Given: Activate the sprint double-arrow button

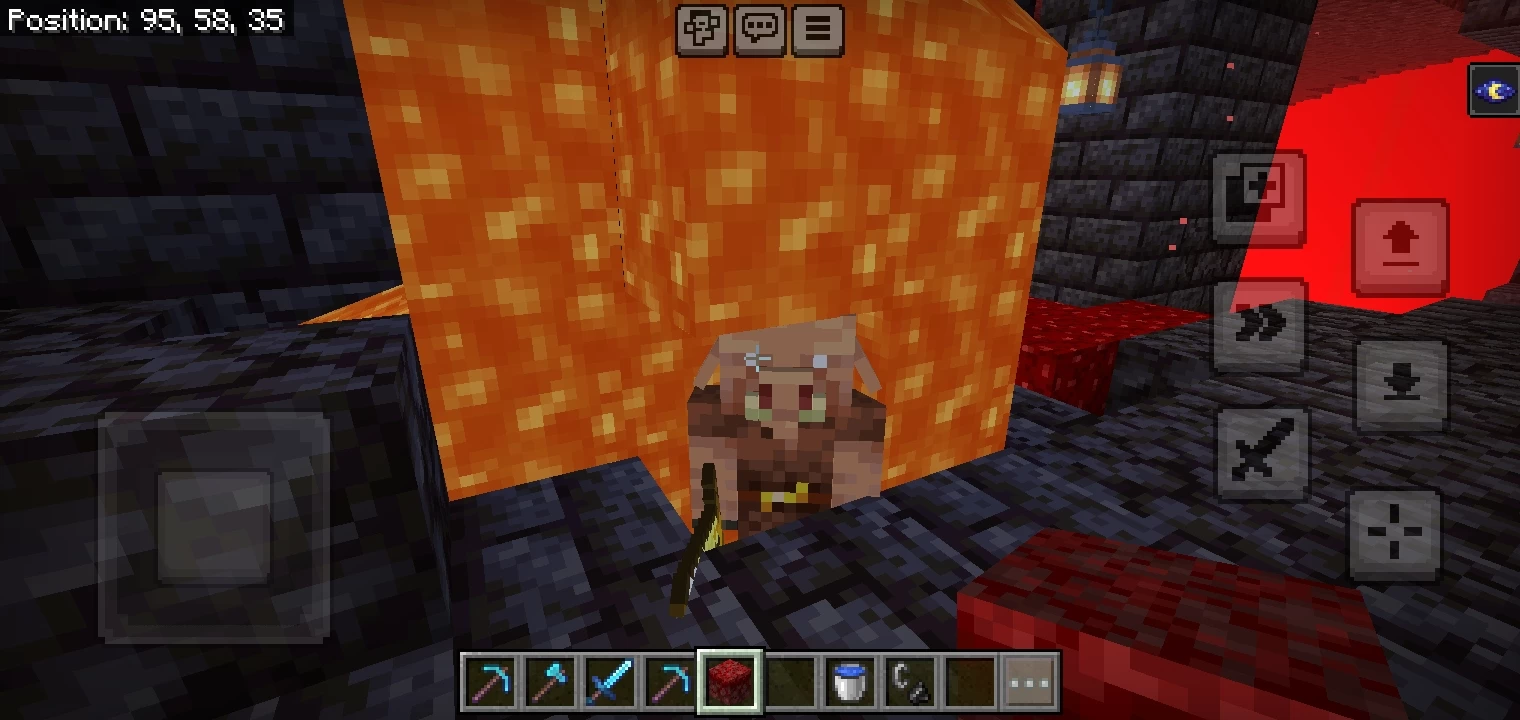Looking at the screenshot, I should point(1260,324).
